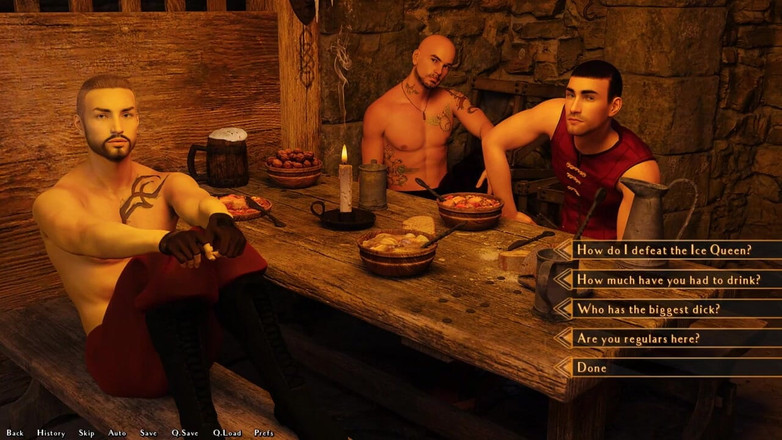Open the Save menu
Screen dimensions: 782x440
point(148,433)
